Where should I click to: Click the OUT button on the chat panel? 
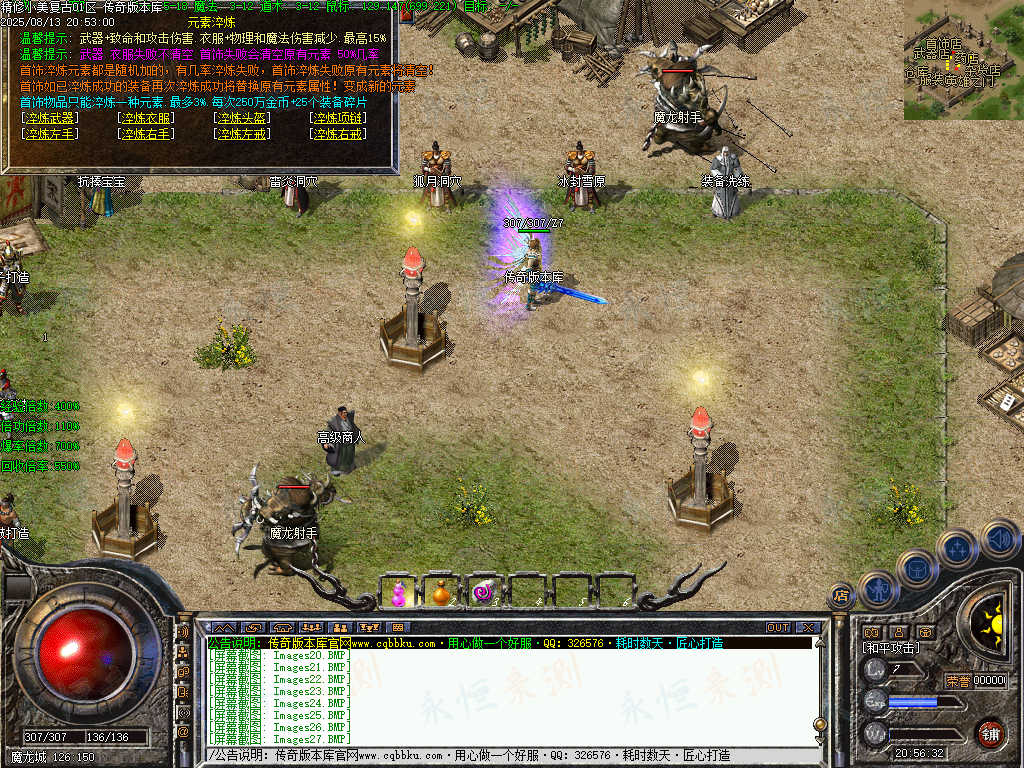tap(778, 628)
